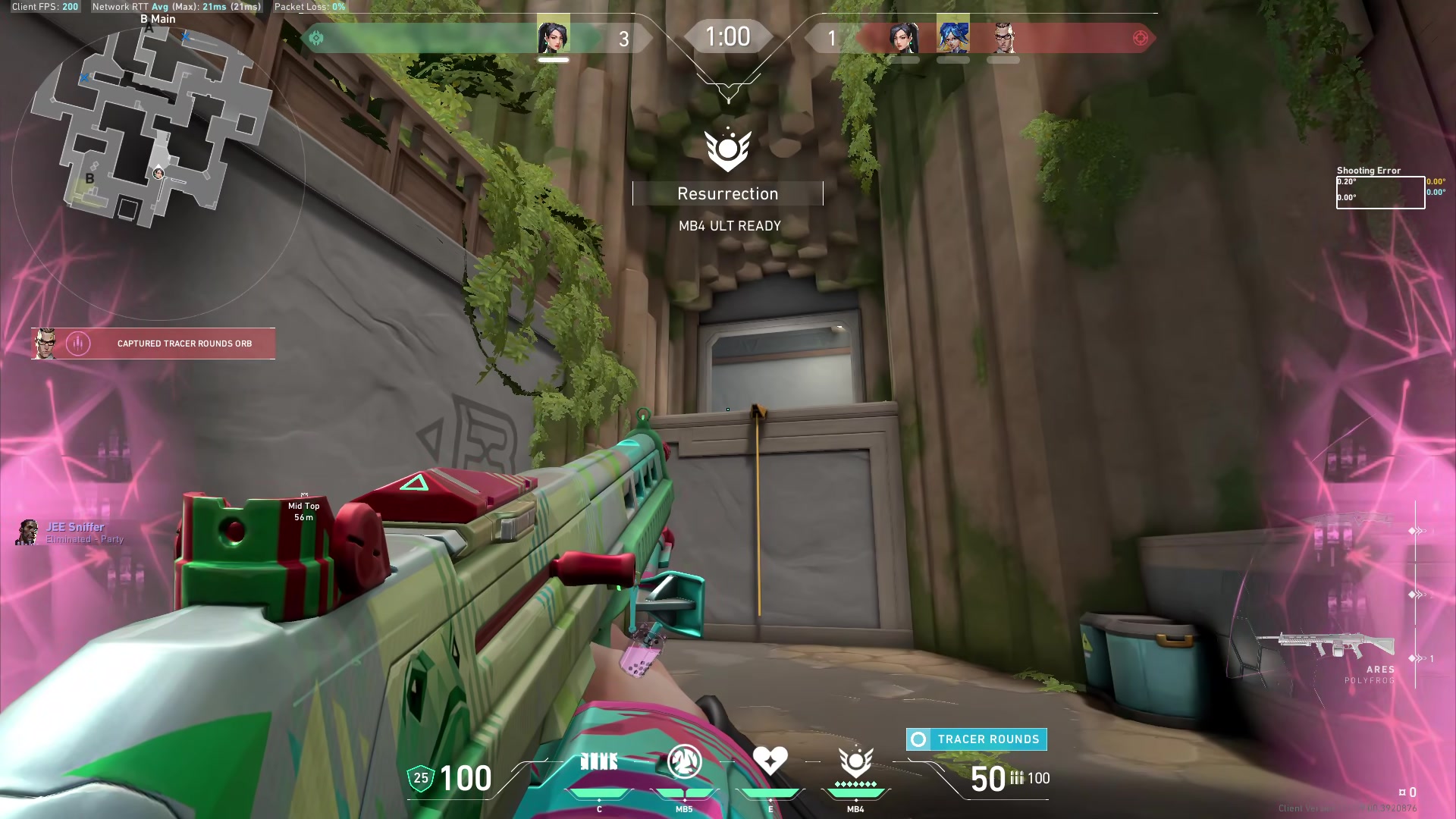Choose the red team Chamber portrait
Viewport: 1456px width, 819px height.
pyautogui.click(x=1003, y=37)
